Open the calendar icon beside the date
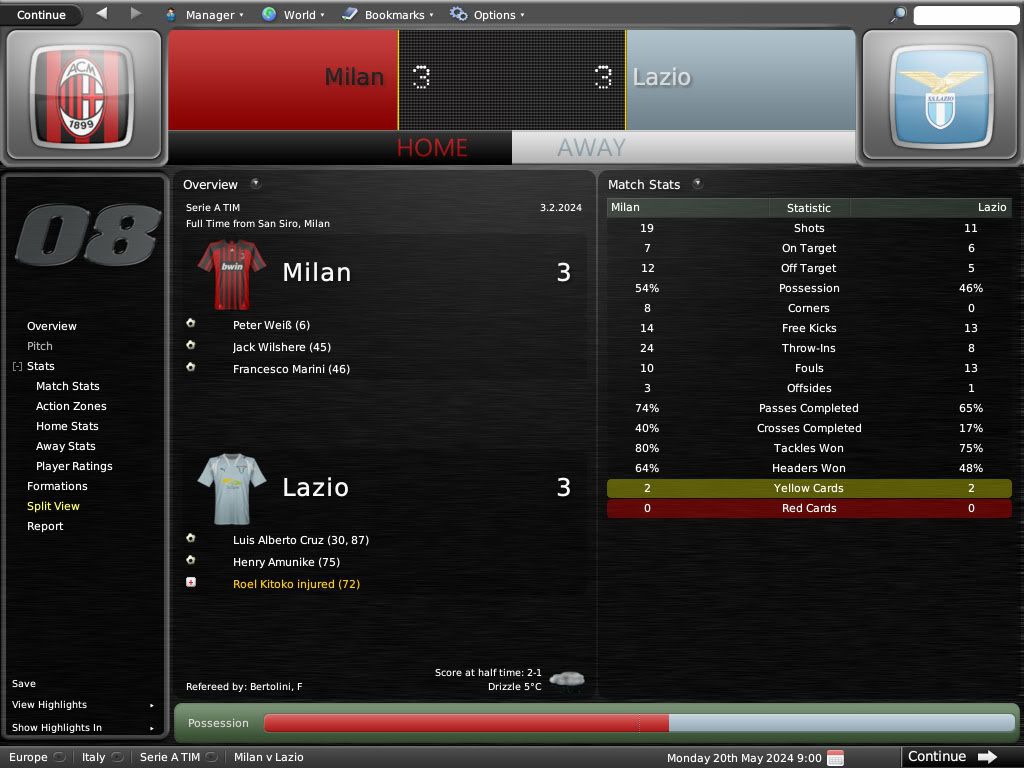The image size is (1024, 768). [x=836, y=757]
